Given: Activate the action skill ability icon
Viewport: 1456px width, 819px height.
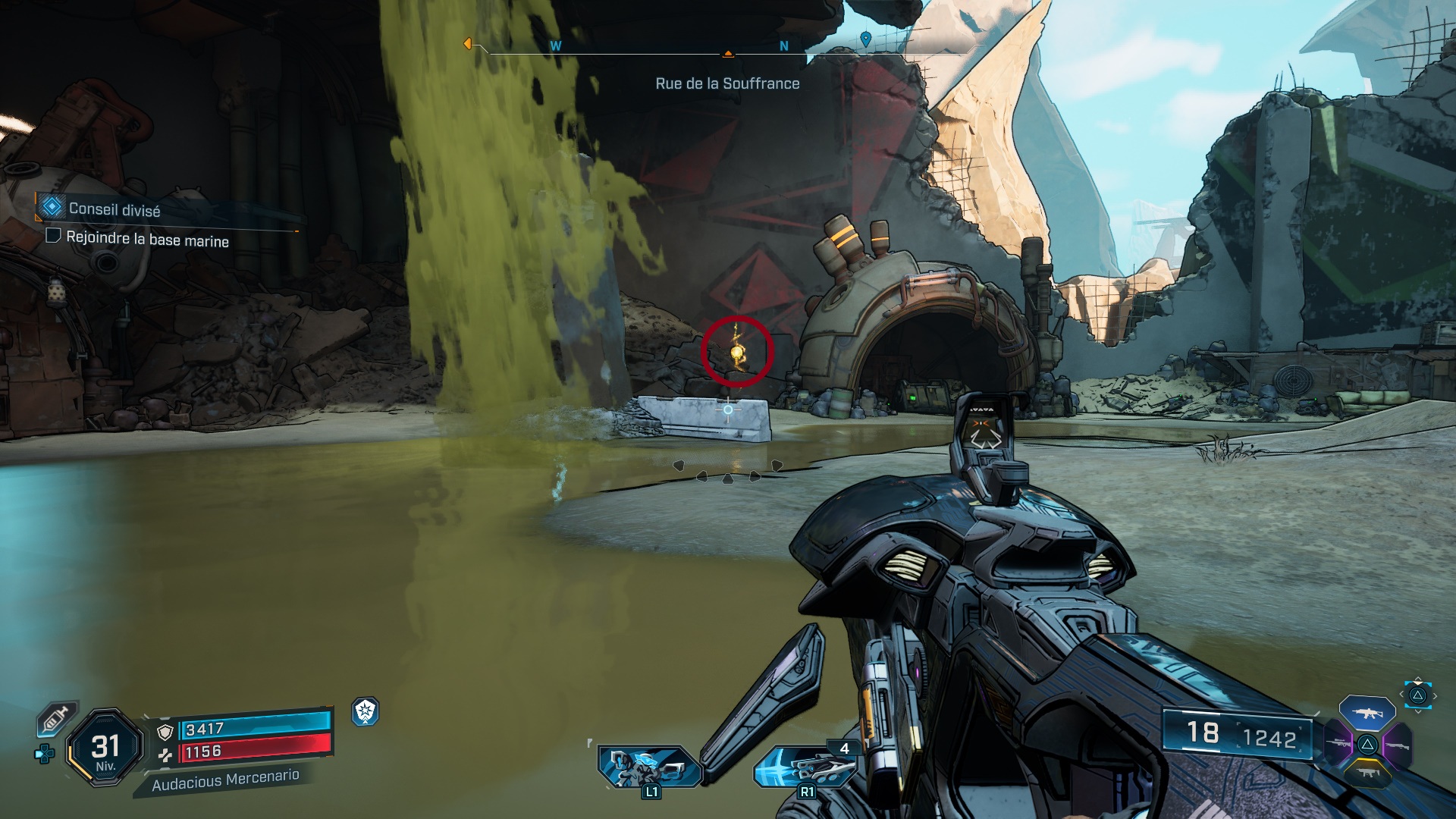Looking at the screenshot, I should (x=650, y=766).
